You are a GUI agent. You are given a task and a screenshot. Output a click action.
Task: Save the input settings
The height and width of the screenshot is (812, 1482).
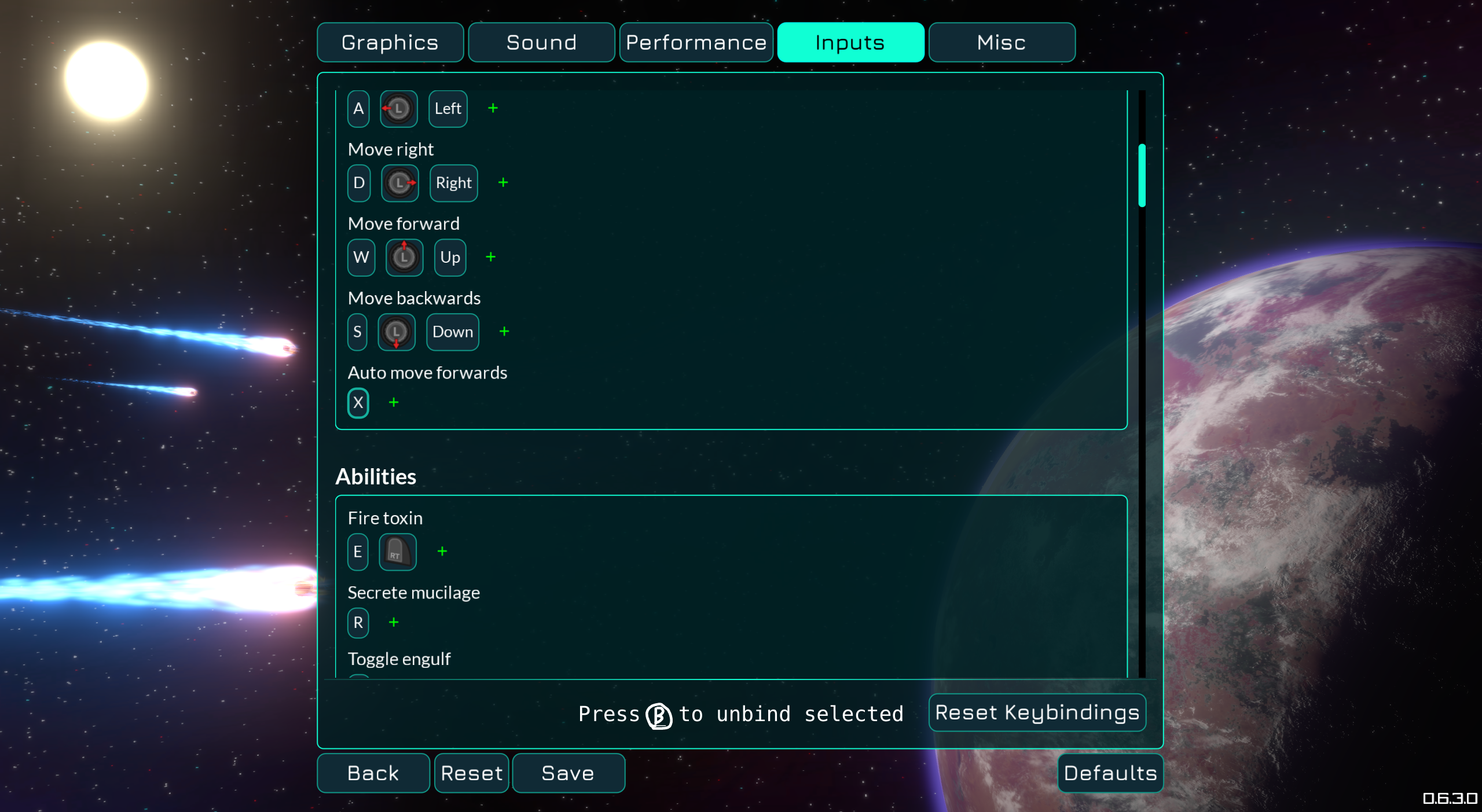(568, 773)
